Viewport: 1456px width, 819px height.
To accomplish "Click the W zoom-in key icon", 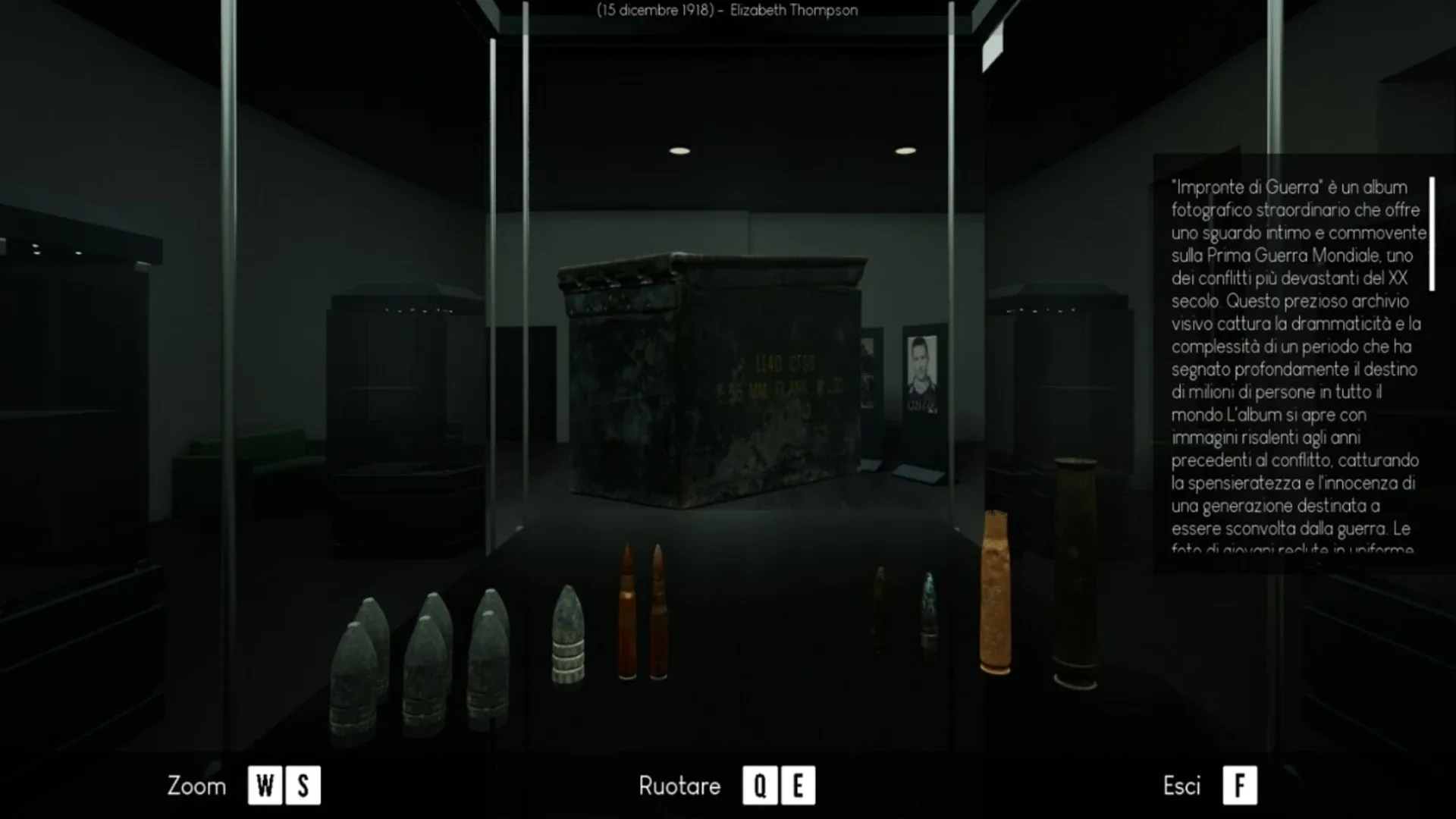I will 263,786.
